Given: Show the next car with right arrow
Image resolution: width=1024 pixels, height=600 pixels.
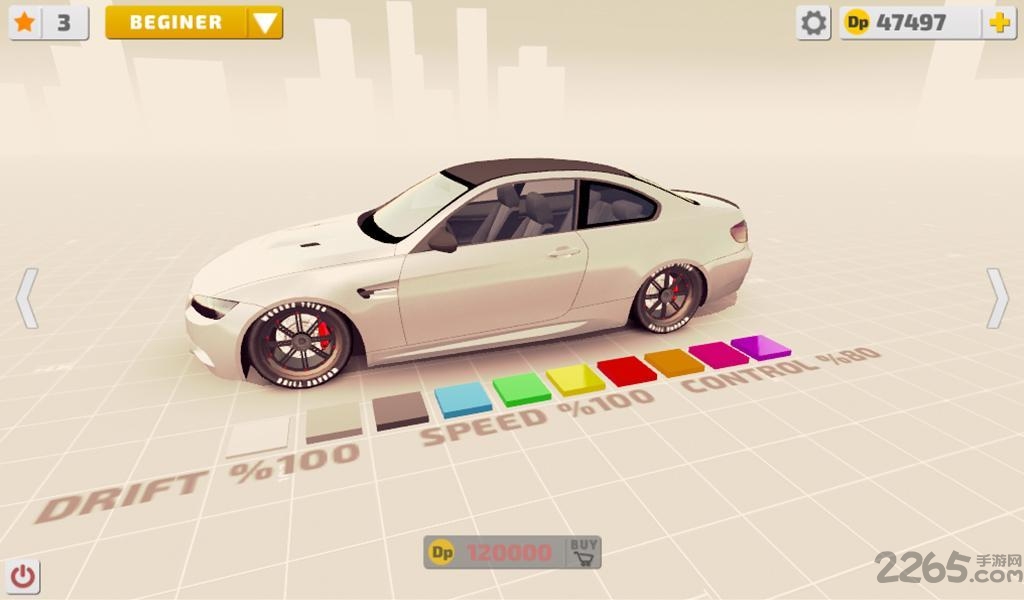Looking at the screenshot, I should coord(997,297).
